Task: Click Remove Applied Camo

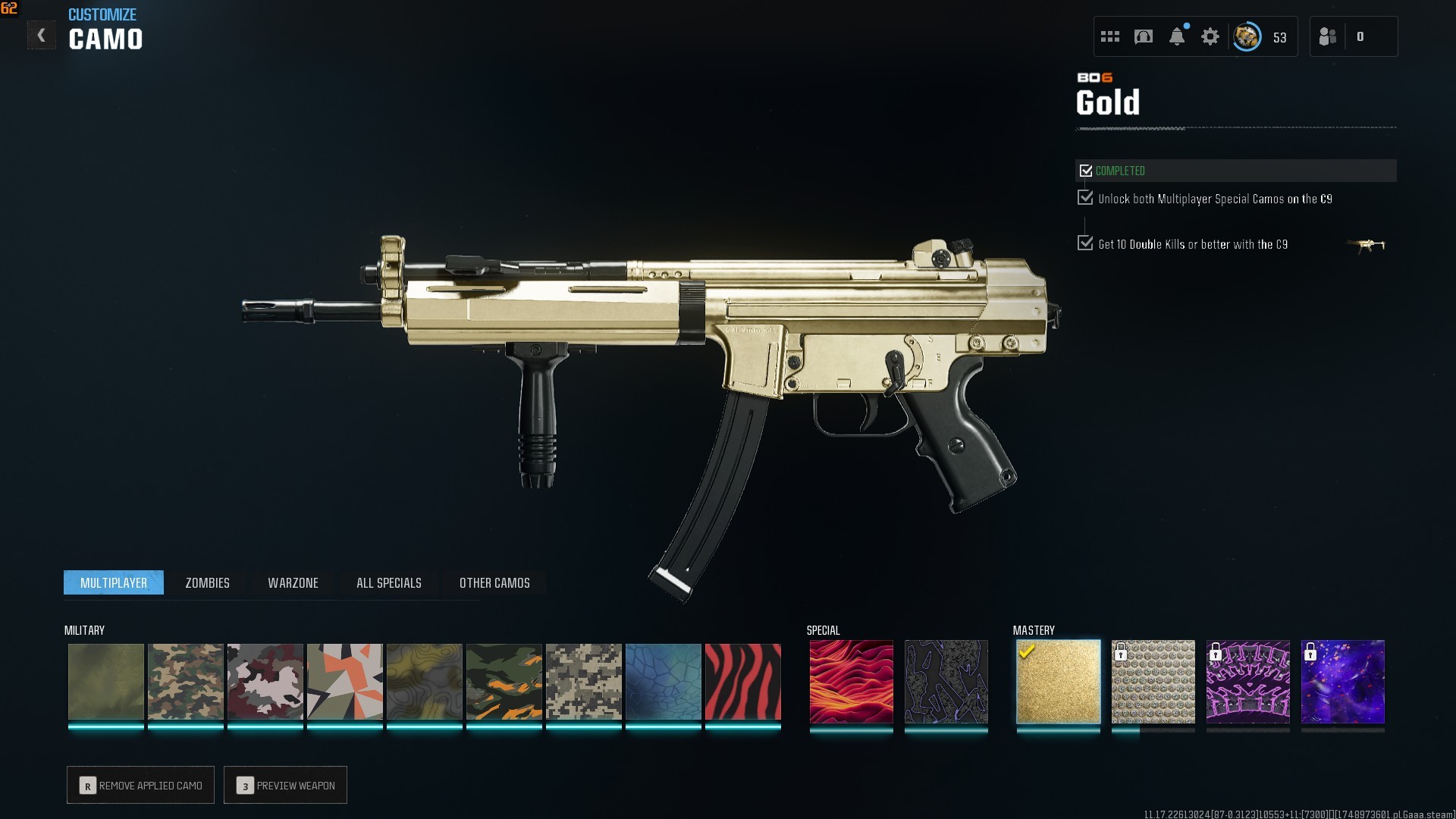Action: 140,785
